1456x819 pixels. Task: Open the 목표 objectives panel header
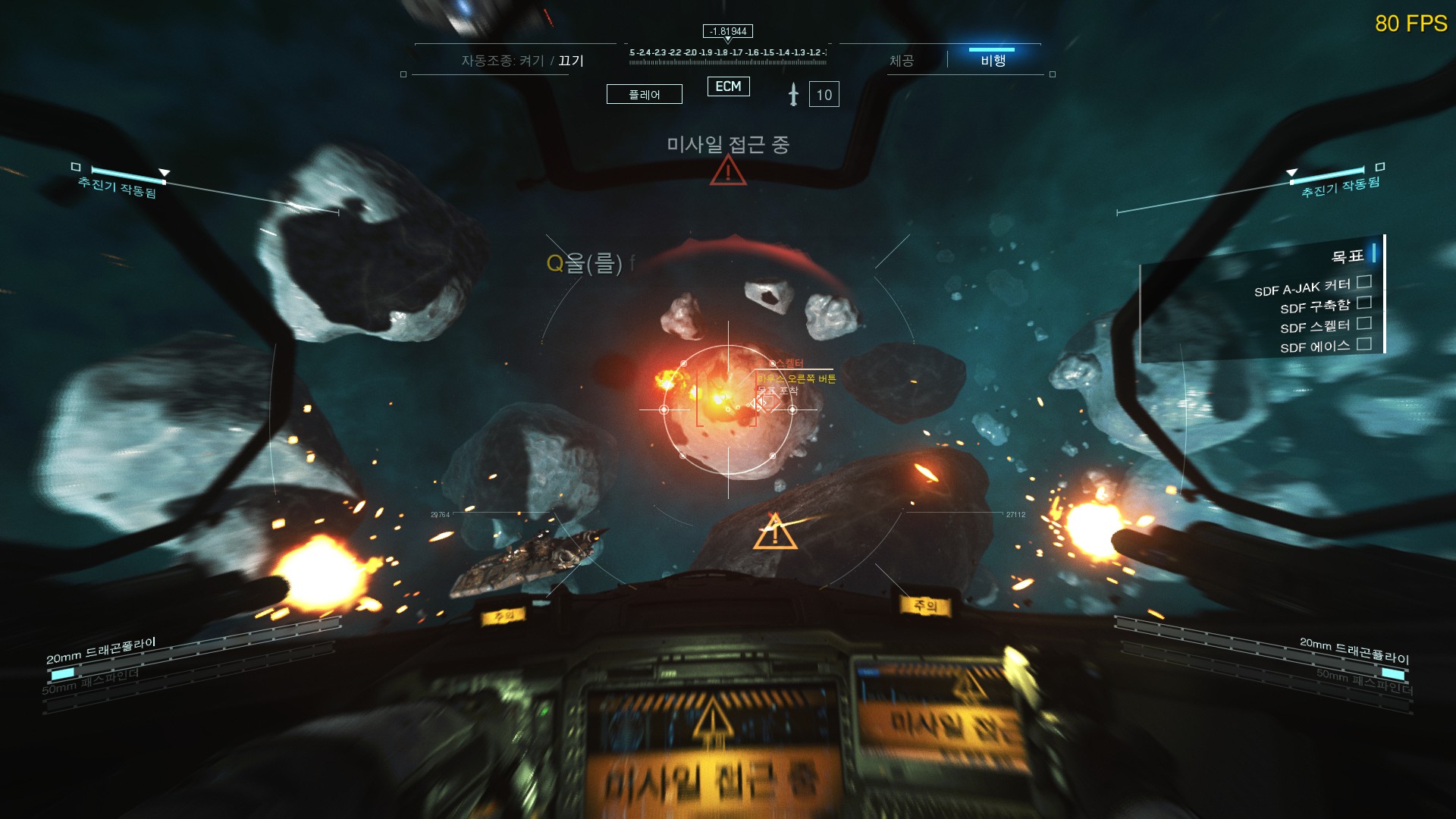pos(1348,256)
